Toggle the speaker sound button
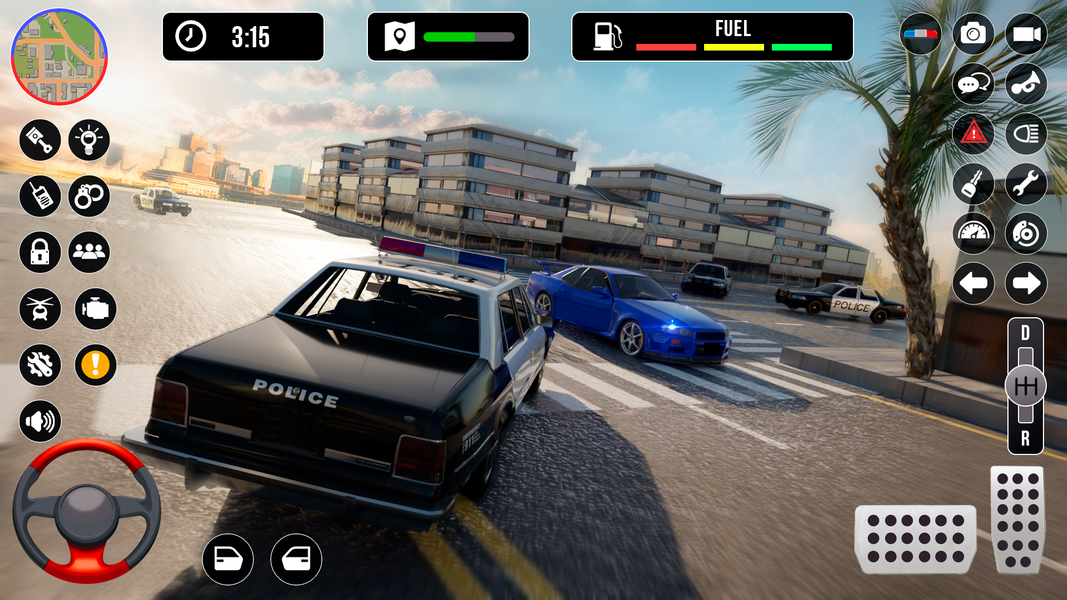This screenshot has height=600, width=1067. click(40, 421)
